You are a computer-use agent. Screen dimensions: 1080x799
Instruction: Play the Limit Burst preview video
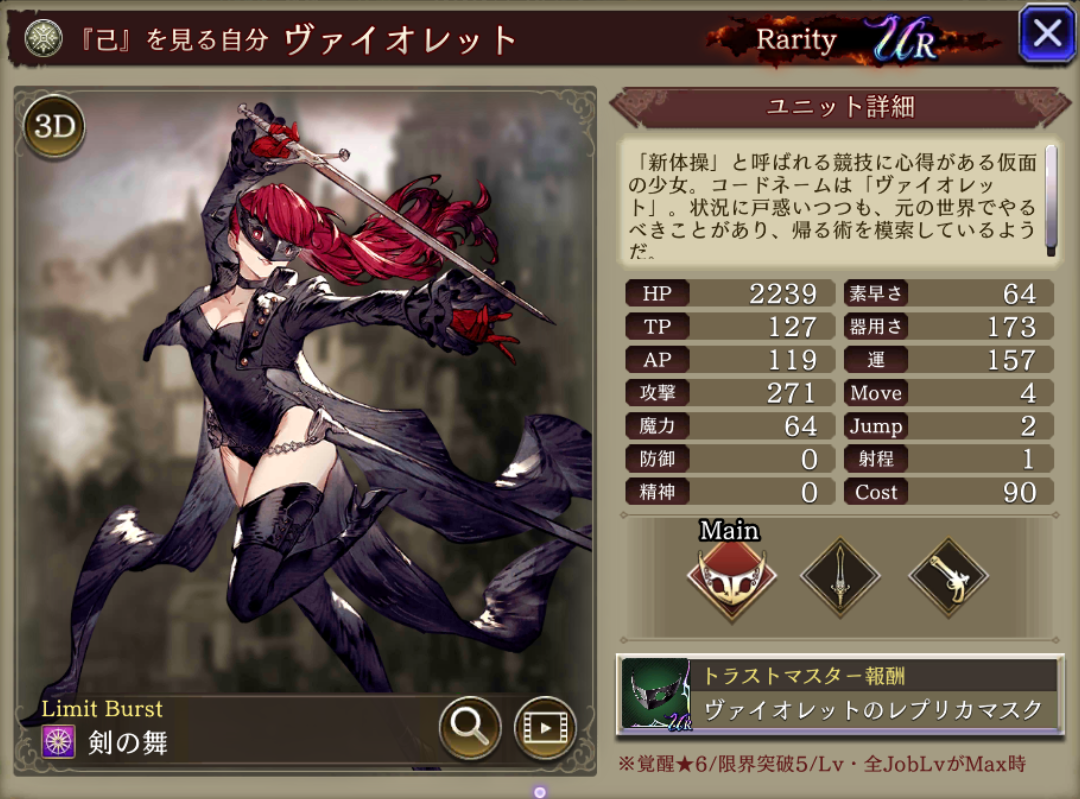(545, 727)
